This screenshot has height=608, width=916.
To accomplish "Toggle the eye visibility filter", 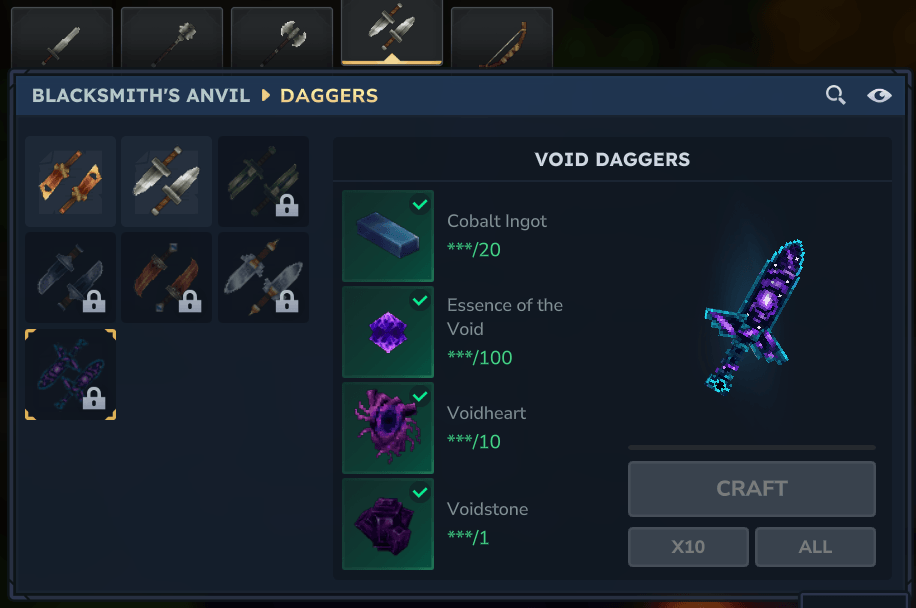I will tap(879, 96).
